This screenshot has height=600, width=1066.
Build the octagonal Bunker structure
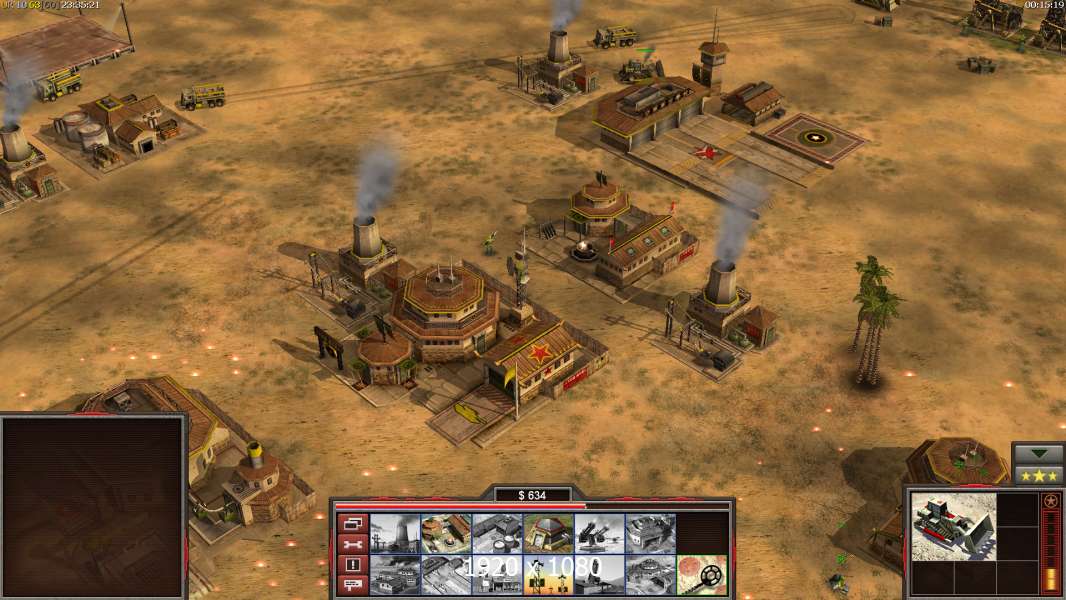[548, 533]
